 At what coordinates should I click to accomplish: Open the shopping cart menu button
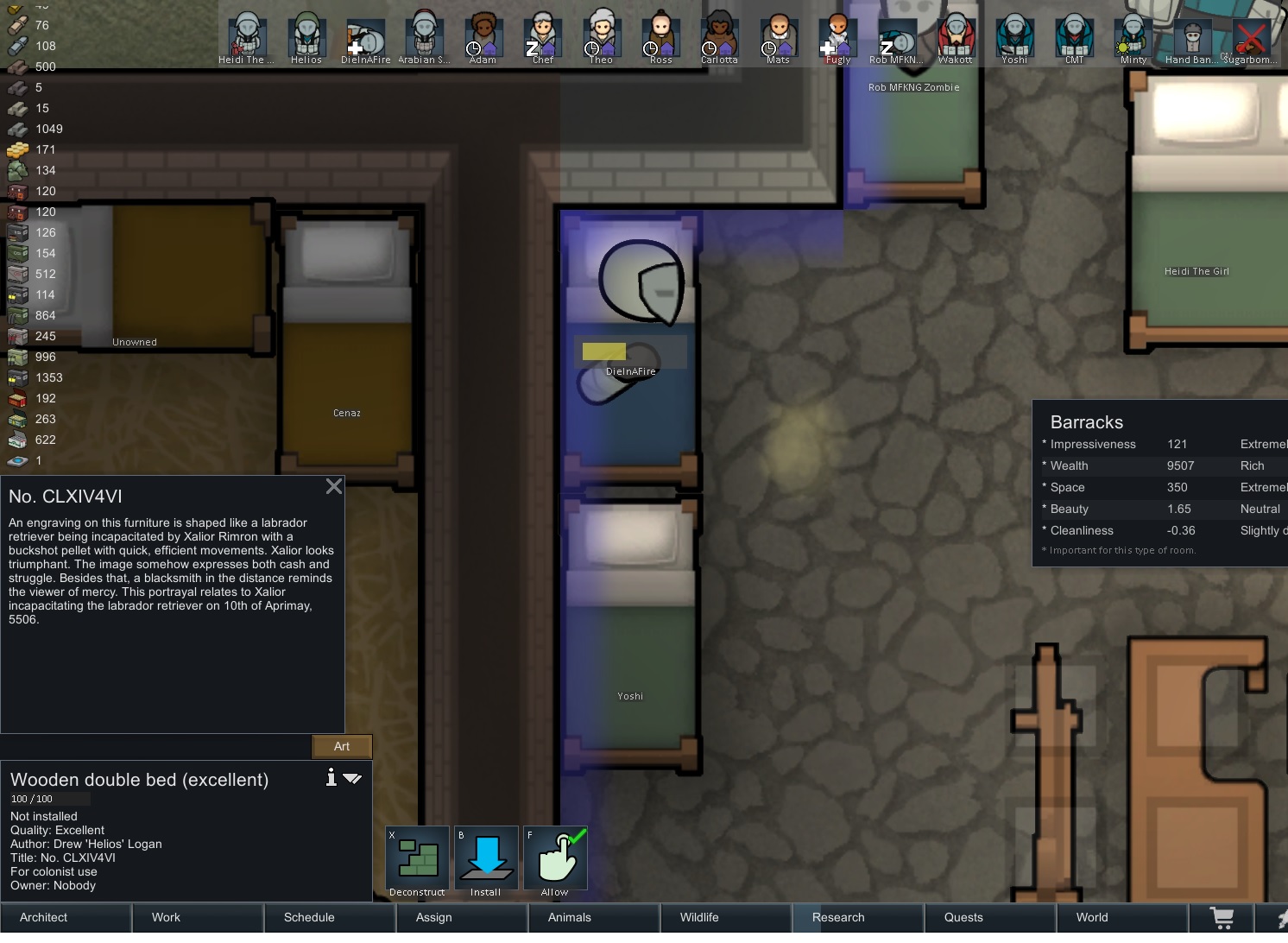click(x=1222, y=917)
